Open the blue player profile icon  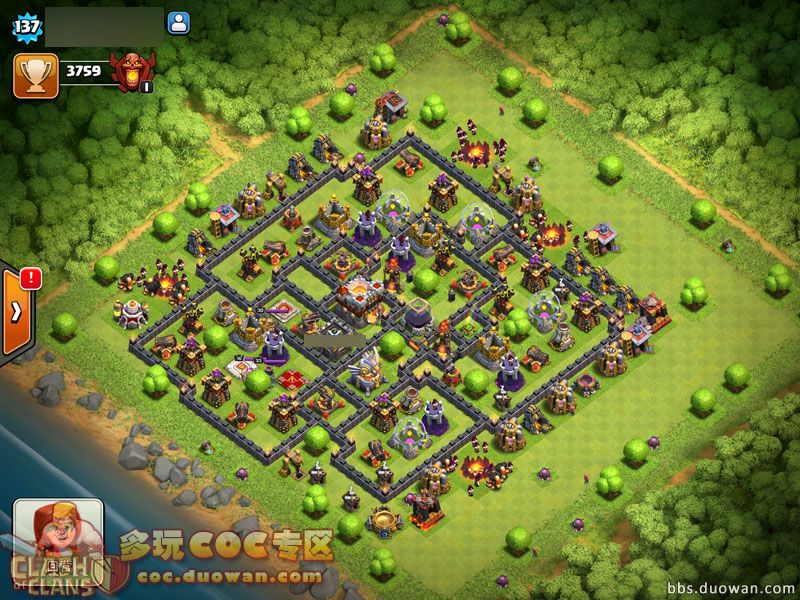coord(179,23)
